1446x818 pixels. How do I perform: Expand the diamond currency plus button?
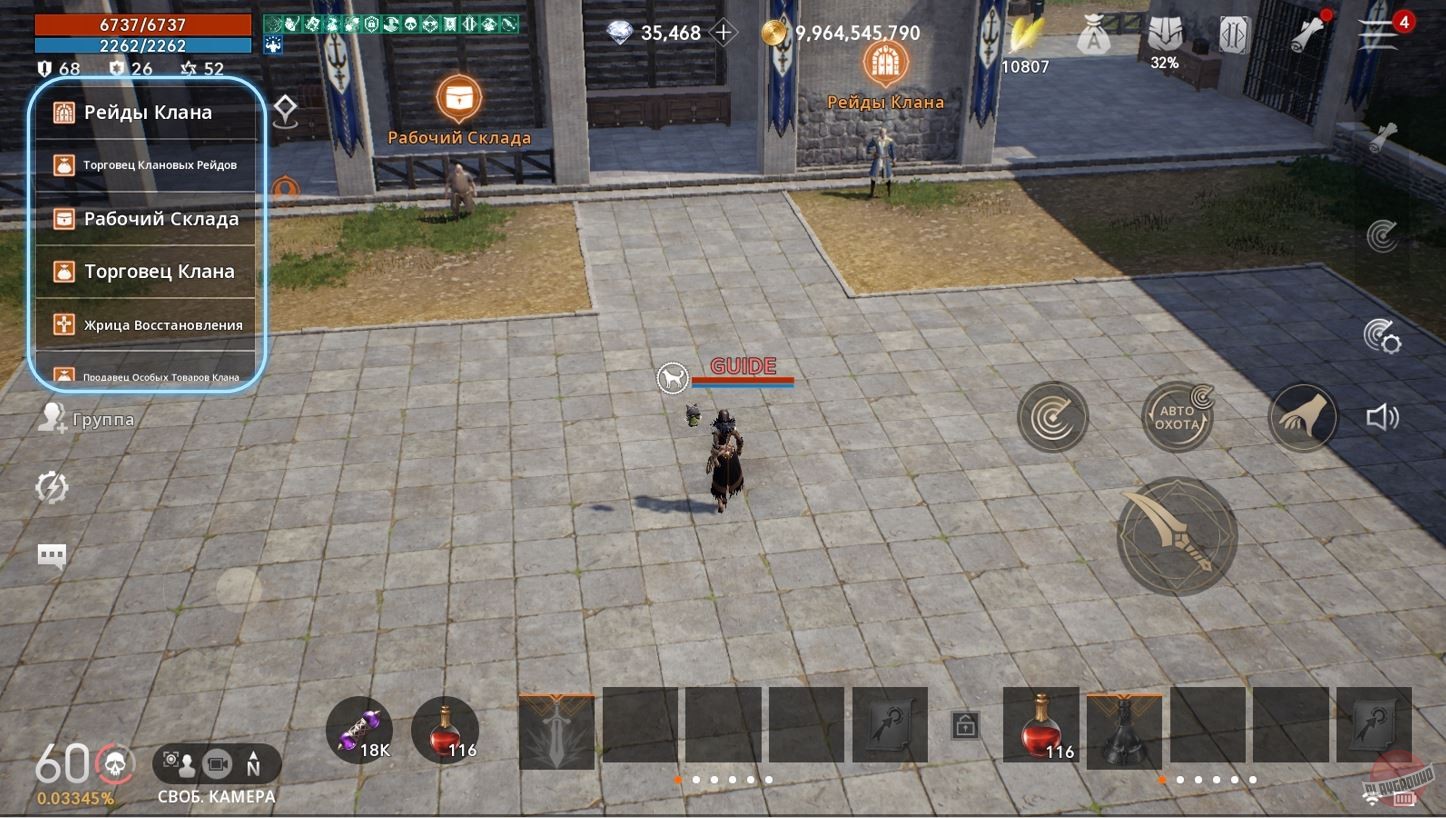tap(721, 32)
